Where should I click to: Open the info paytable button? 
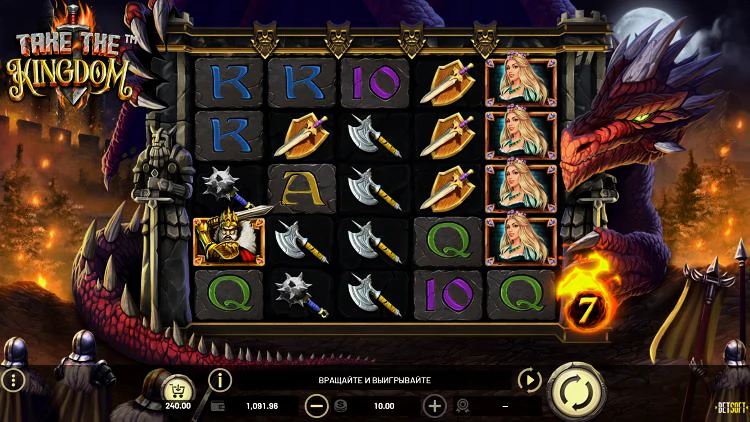219,380
